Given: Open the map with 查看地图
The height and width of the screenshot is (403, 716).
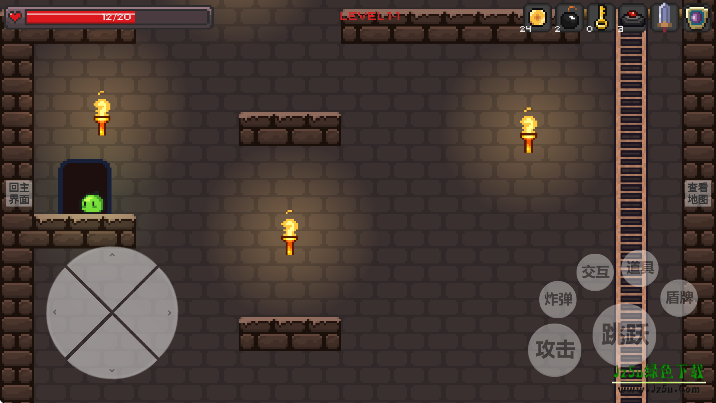Looking at the screenshot, I should point(698,194).
